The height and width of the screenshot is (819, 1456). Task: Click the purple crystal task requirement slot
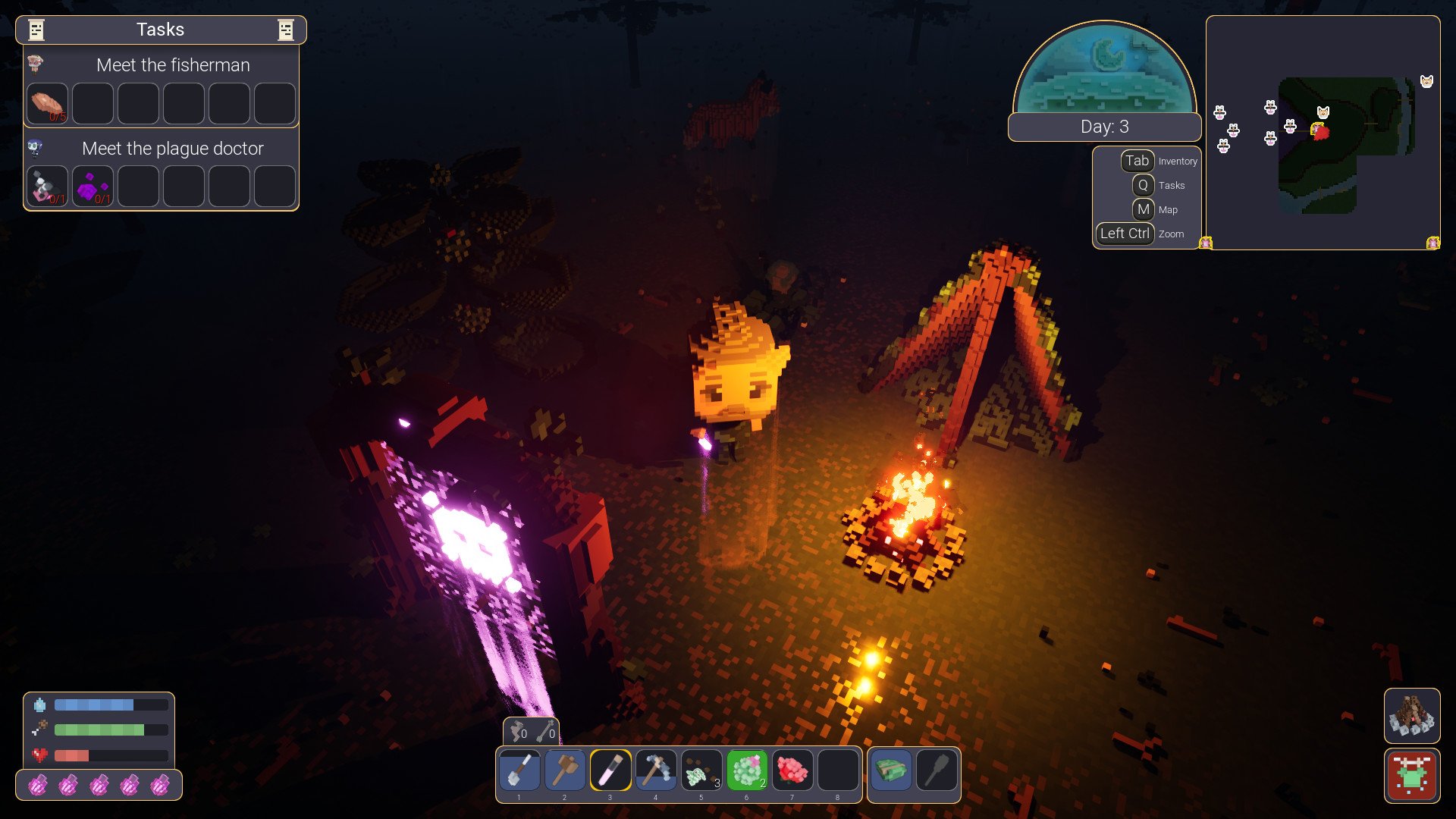93,187
